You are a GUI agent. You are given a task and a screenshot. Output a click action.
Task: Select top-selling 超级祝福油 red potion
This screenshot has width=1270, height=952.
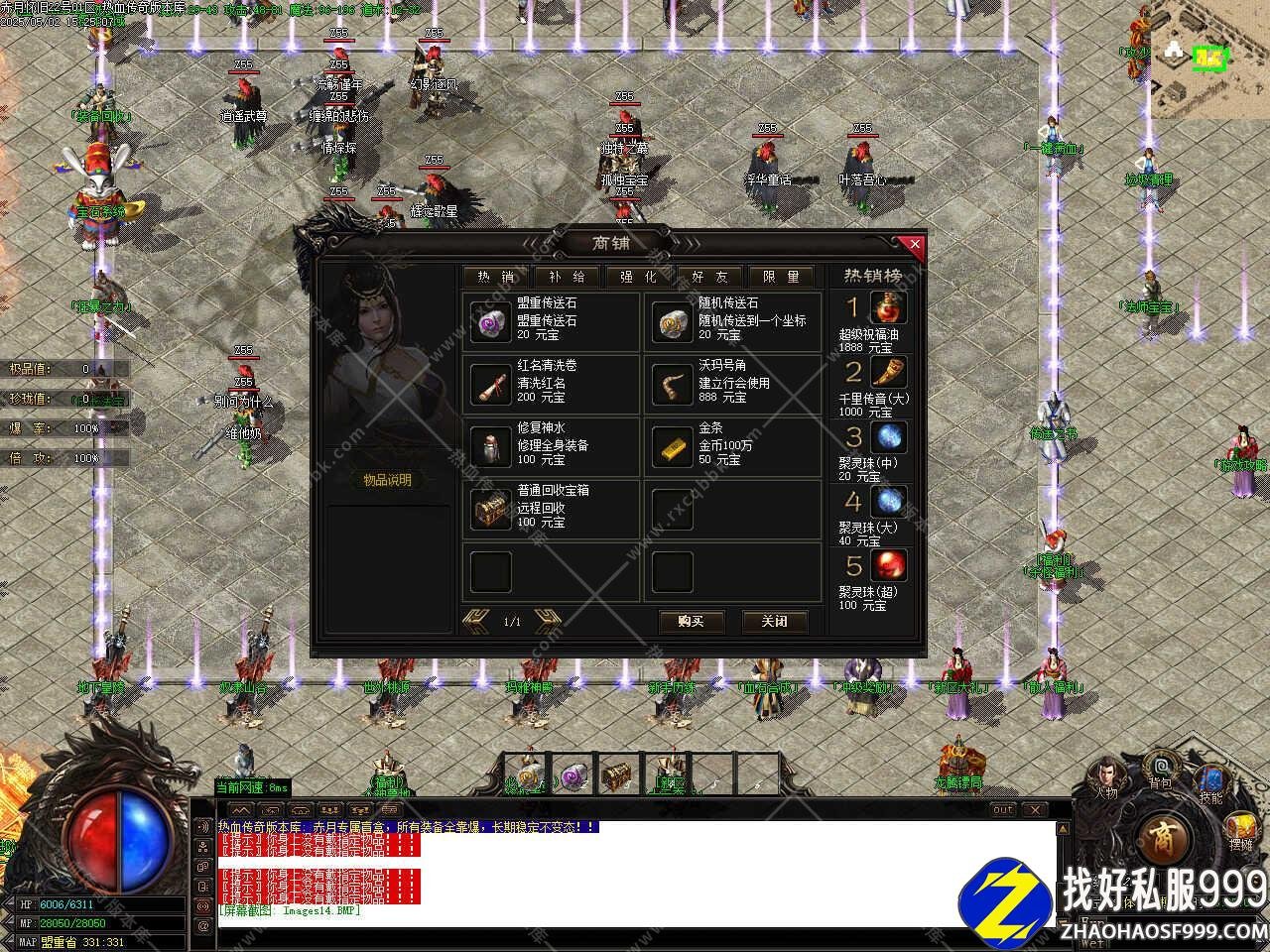(888, 308)
